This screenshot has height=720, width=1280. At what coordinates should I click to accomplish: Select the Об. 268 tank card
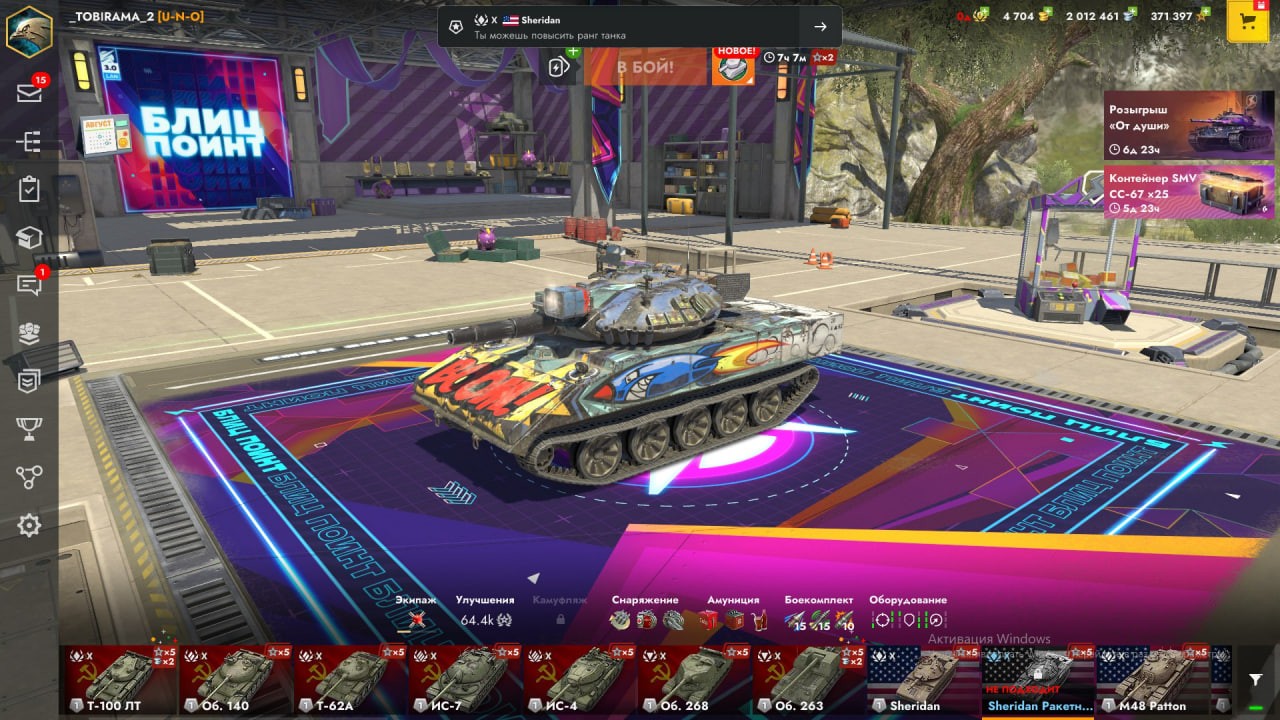coord(694,680)
